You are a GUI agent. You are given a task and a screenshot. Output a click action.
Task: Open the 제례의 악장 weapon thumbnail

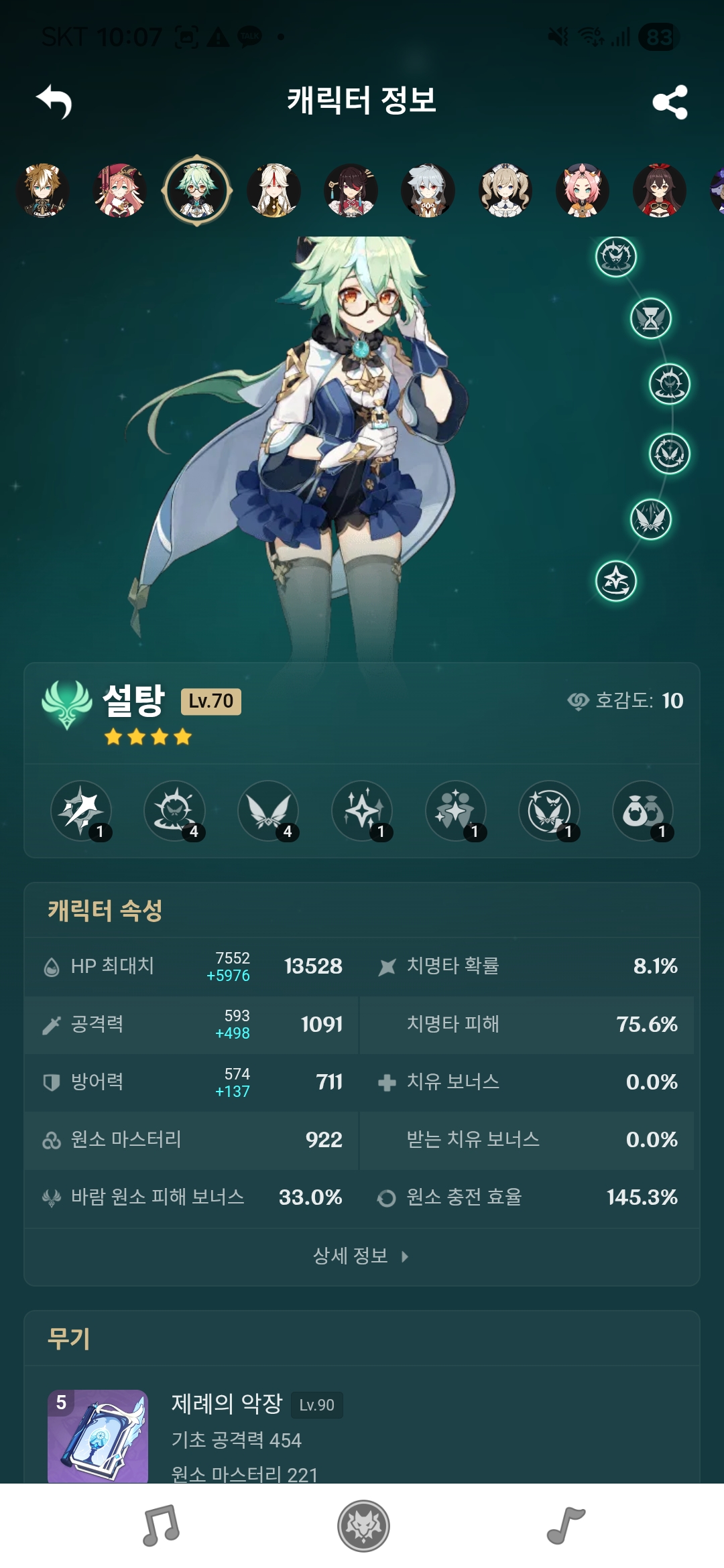tap(98, 1435)
